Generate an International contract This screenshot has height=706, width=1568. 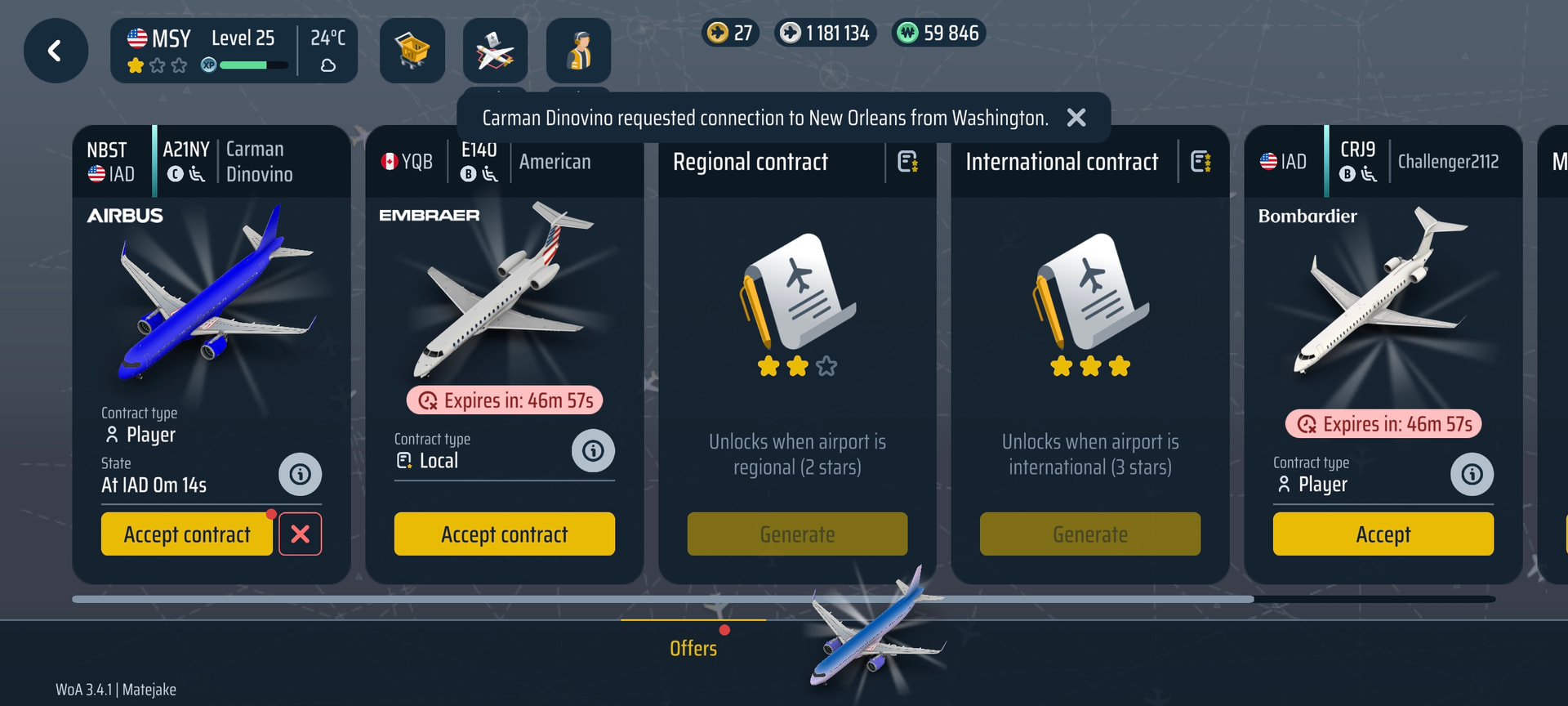point(1089,534)
